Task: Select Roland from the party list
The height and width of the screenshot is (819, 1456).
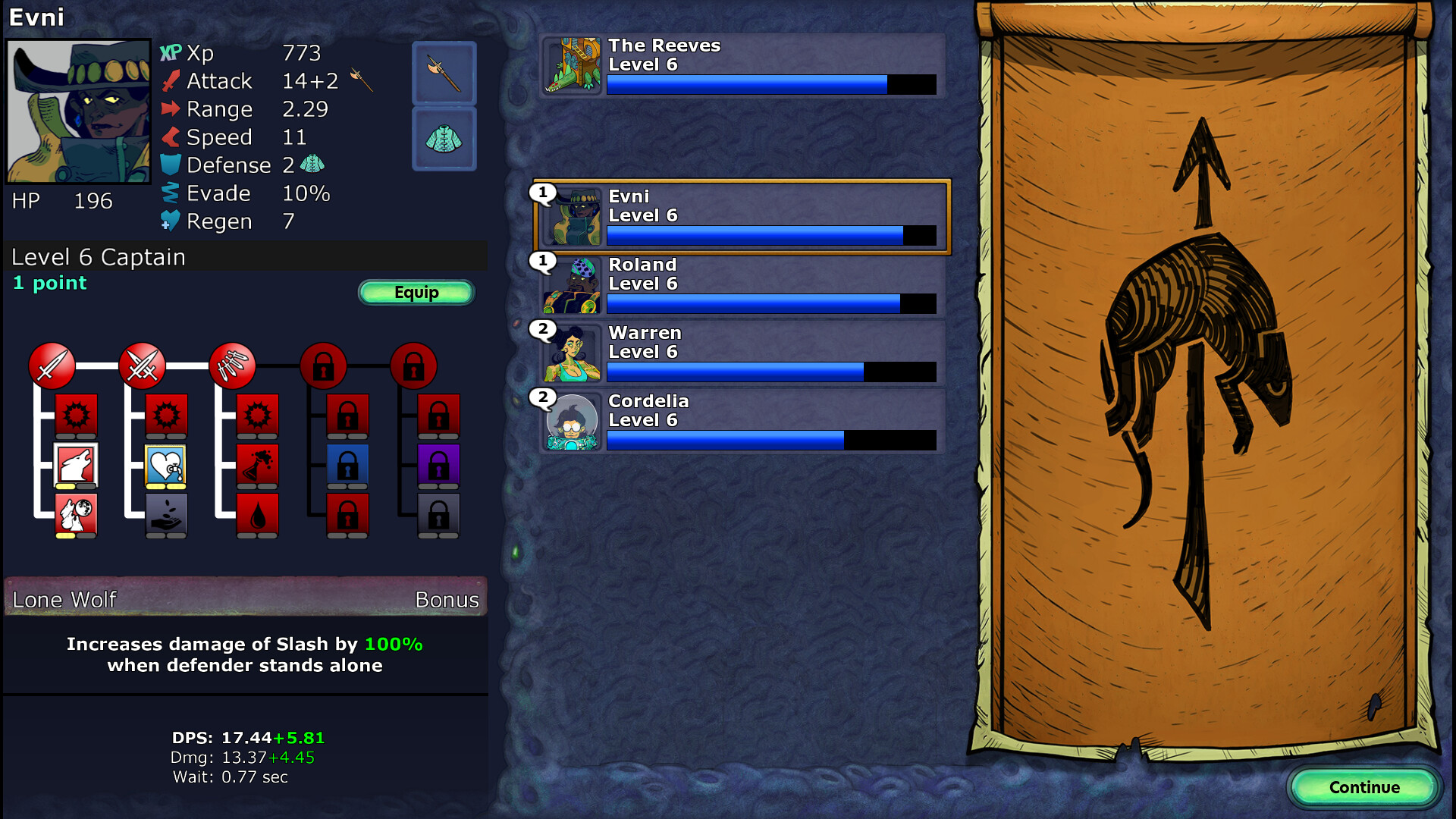Action: point(739,284)
